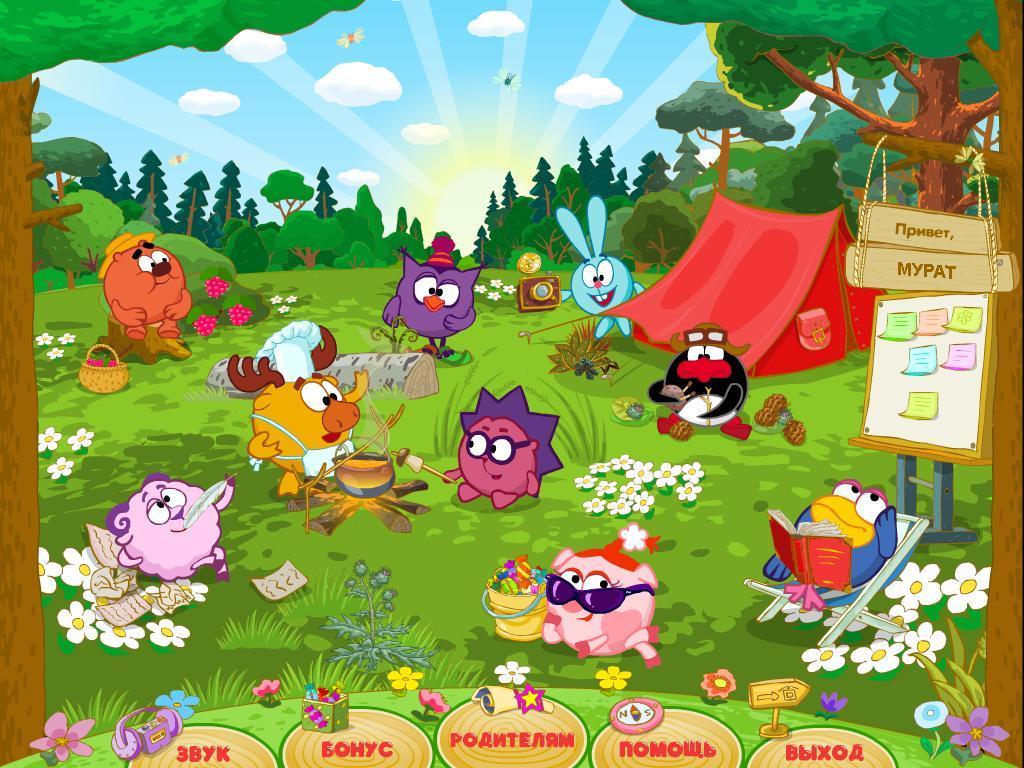Choose the purple hedgehog with glasses

(498, 453)
